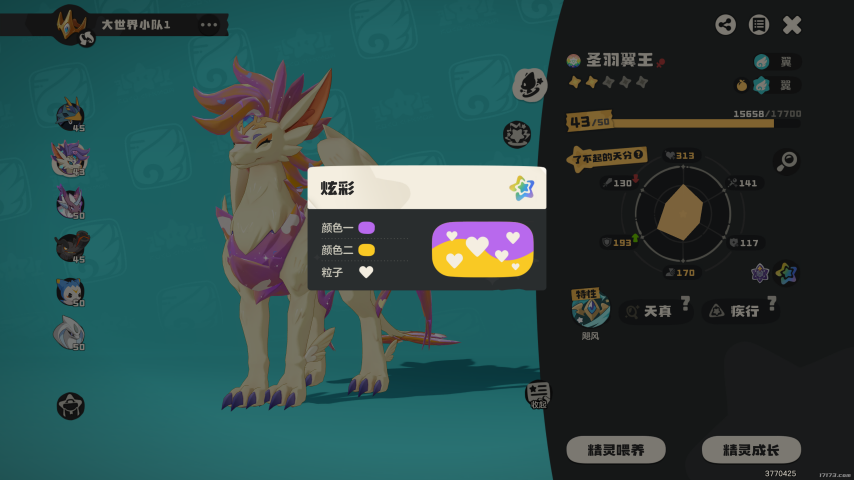Viewport: 854px width, 480px height.
Task: Click the black round icon below team list
Action: click(70, 405)
